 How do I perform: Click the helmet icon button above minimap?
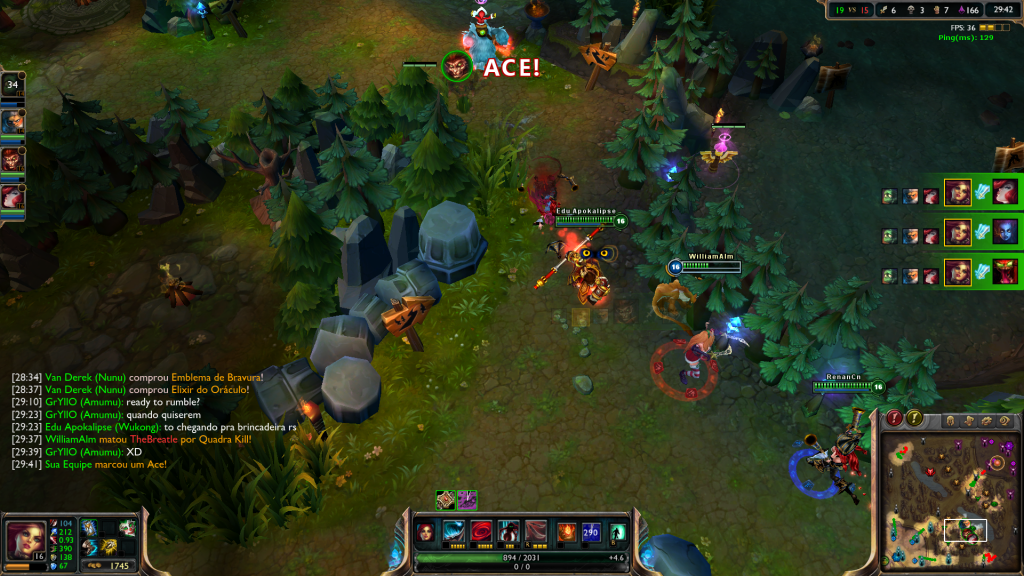949,419
